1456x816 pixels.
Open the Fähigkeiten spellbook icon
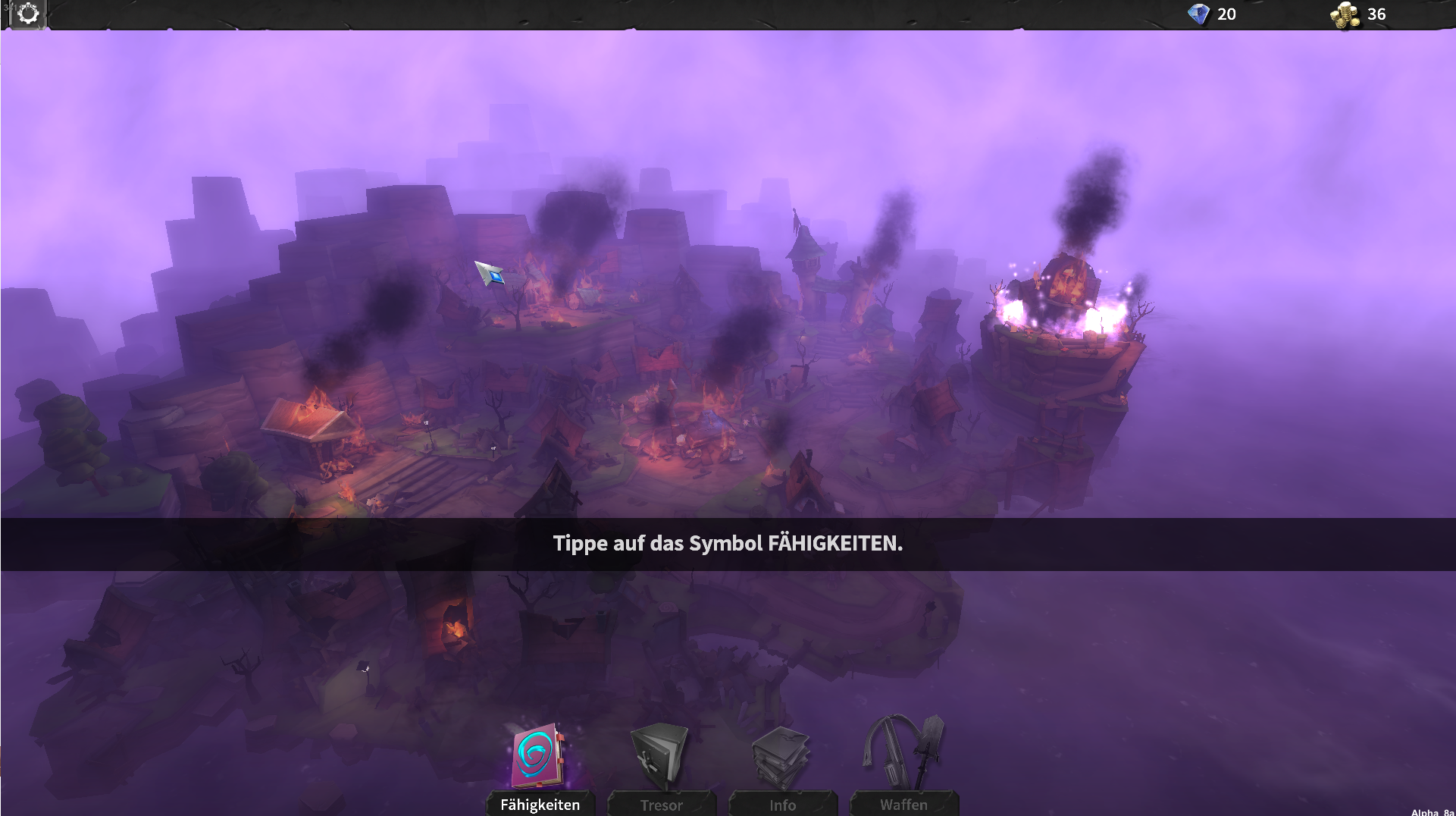point(539,755)
